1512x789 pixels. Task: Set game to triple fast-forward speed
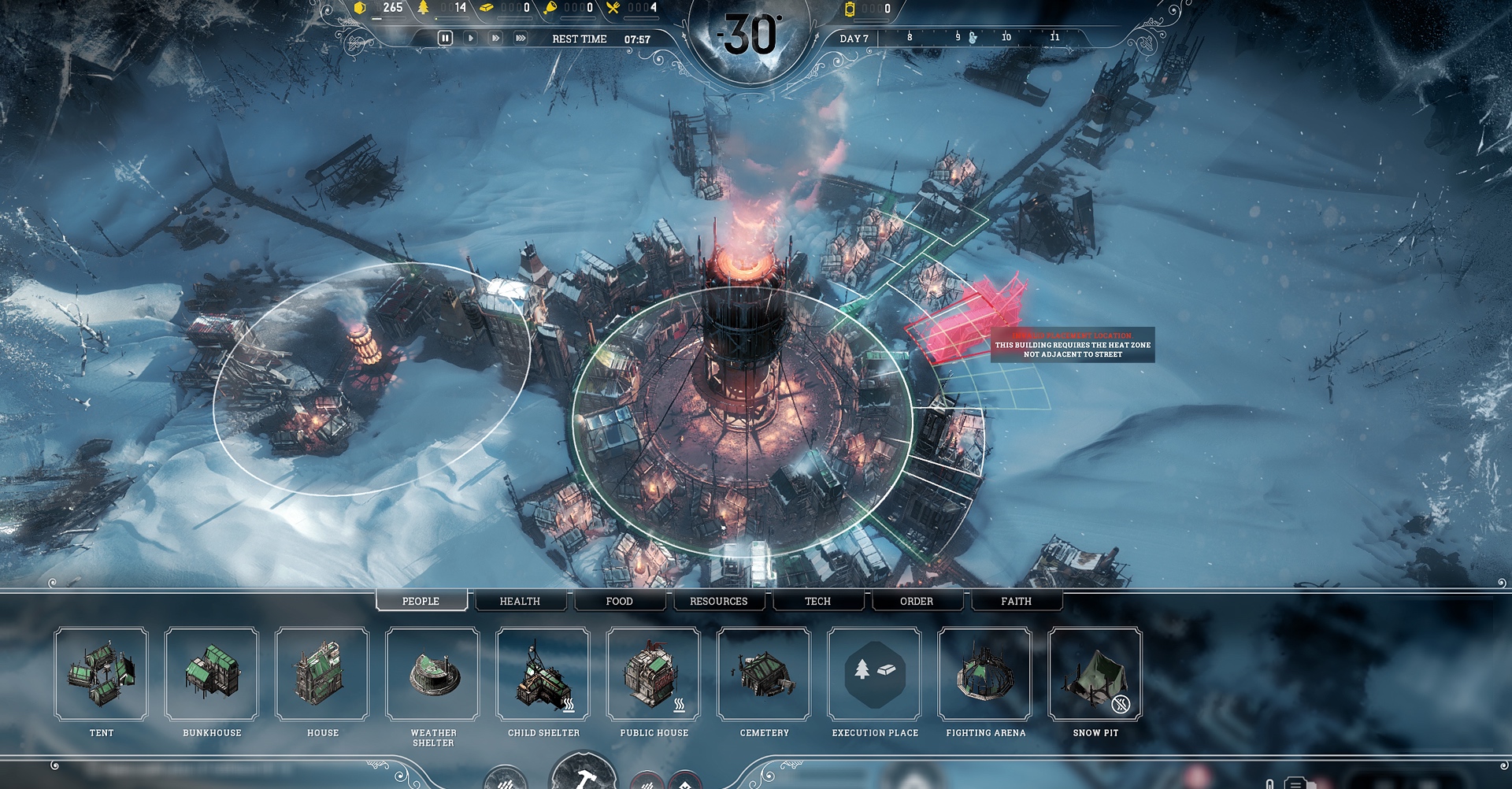click(521, 38)
